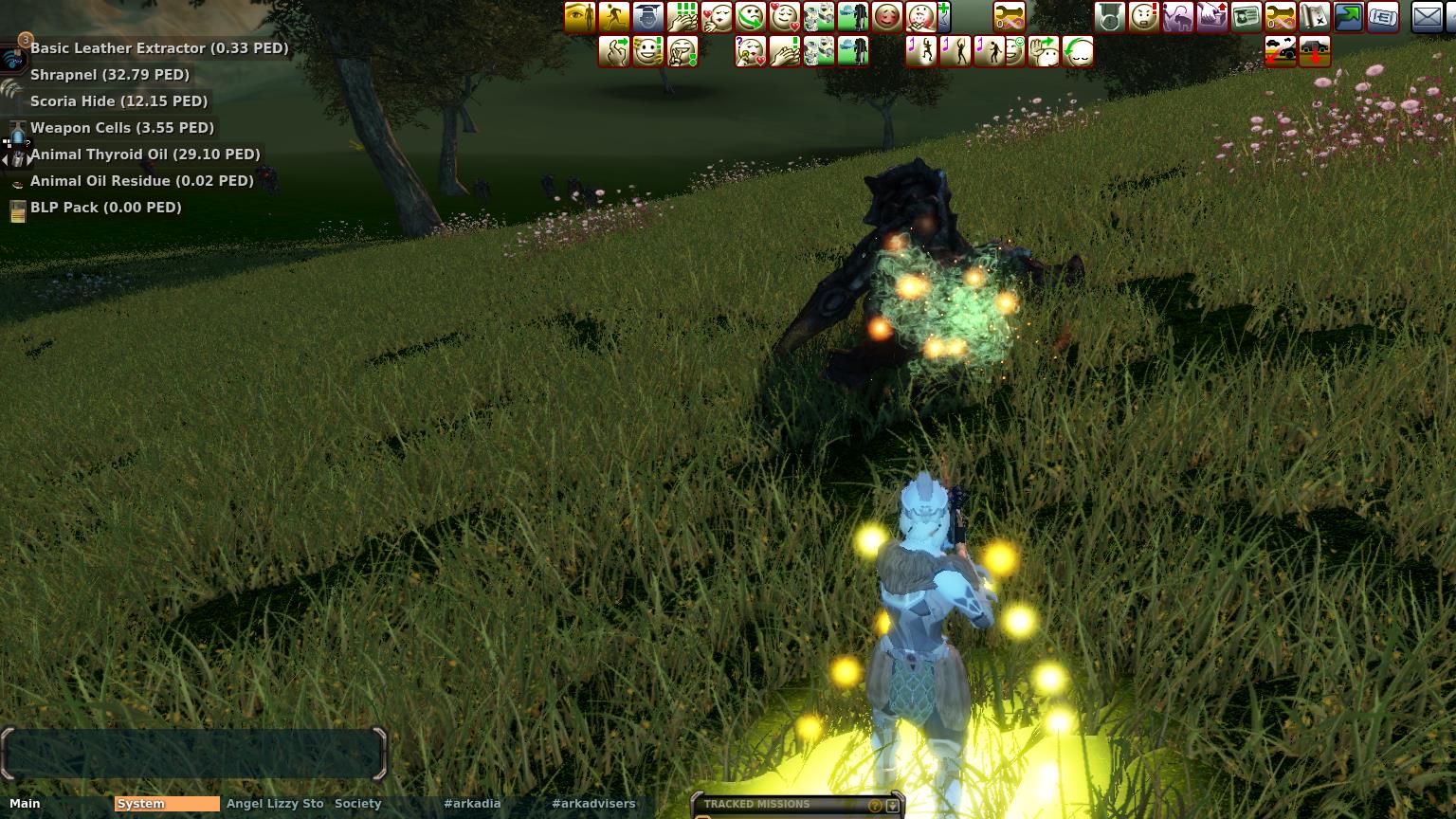Switch to the #arkadia channel tab
The image size is (1456, 819).
[x=472, y=804]
